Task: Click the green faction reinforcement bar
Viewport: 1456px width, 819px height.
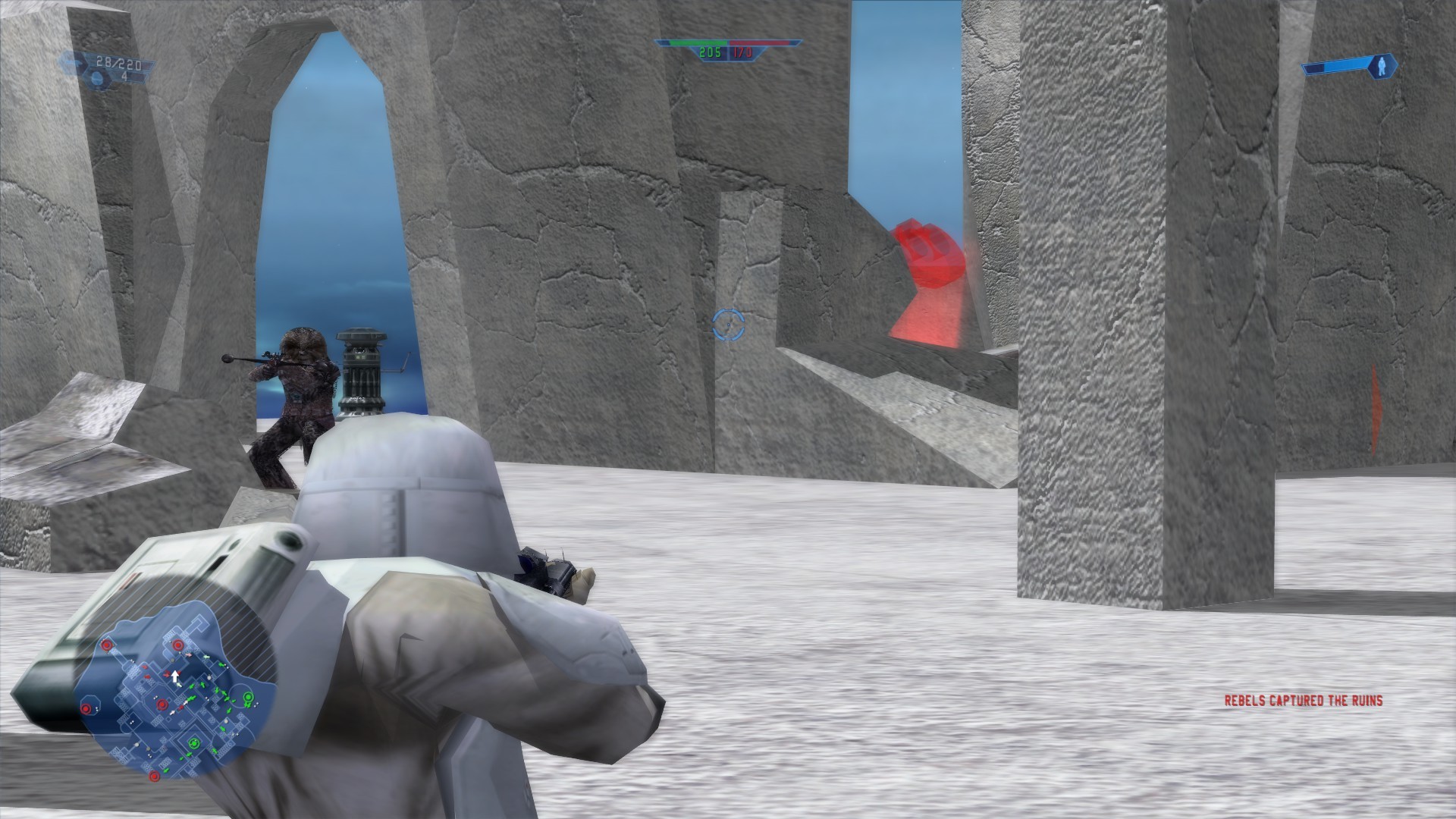Action: click(x=698, y=42)
